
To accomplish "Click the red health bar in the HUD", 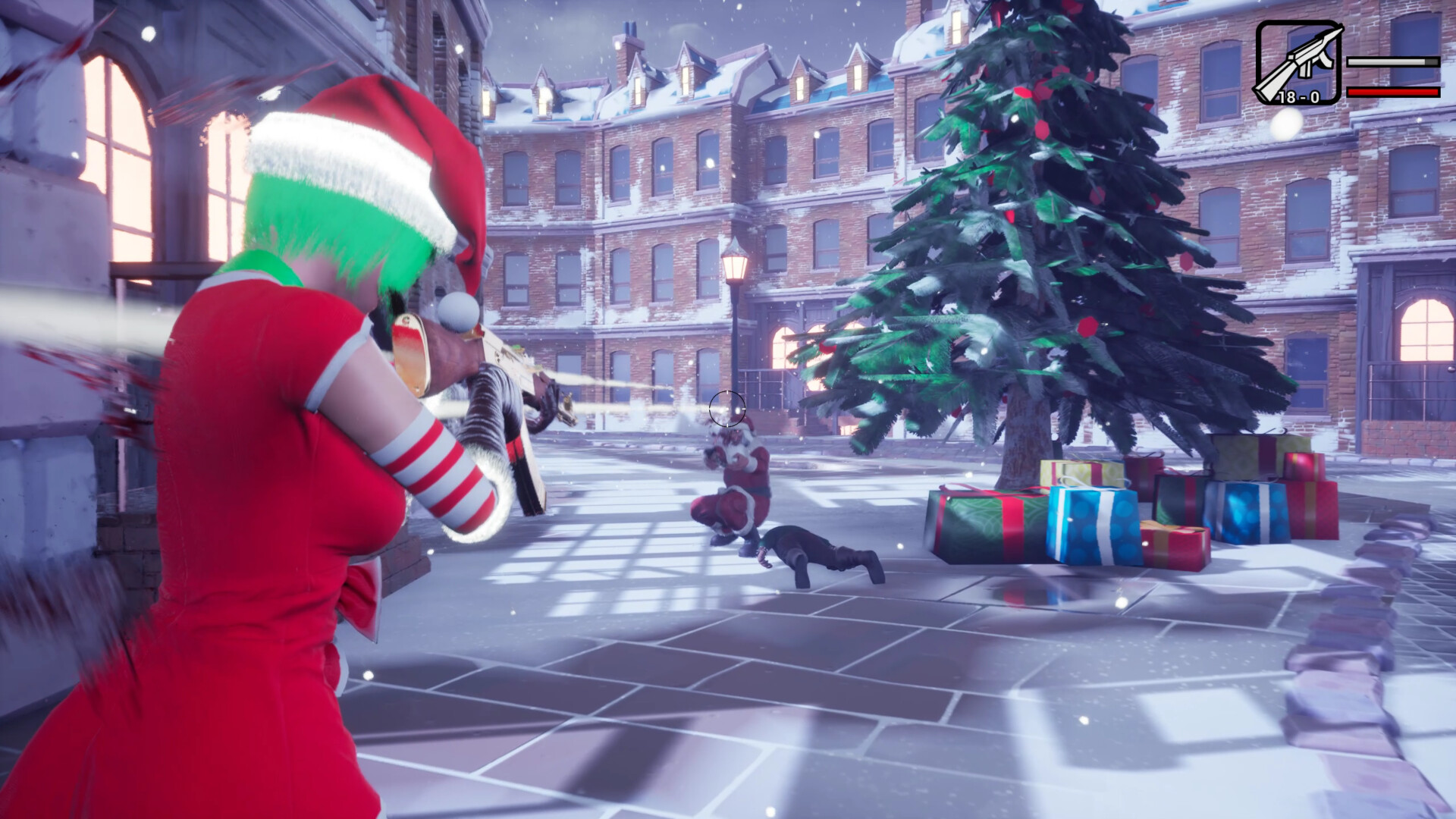I will pyautogui.click(x=1388, y=91).
